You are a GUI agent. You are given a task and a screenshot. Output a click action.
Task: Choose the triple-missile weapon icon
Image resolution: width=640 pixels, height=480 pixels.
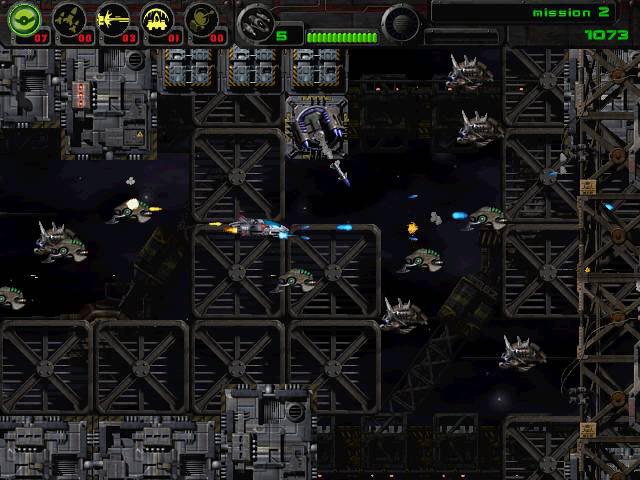click(x=68, y=20)
